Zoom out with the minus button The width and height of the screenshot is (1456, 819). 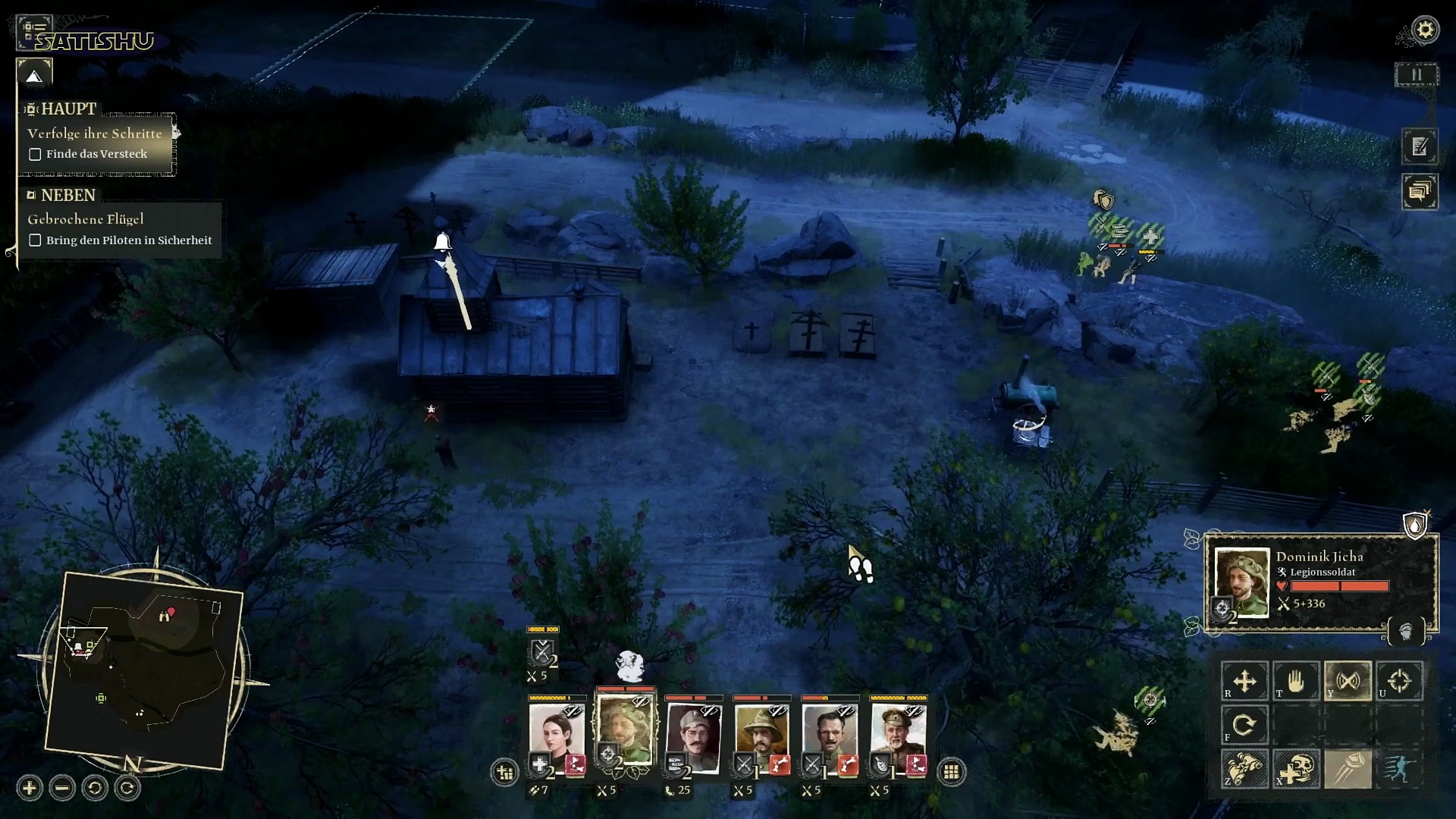coord(62,788)
